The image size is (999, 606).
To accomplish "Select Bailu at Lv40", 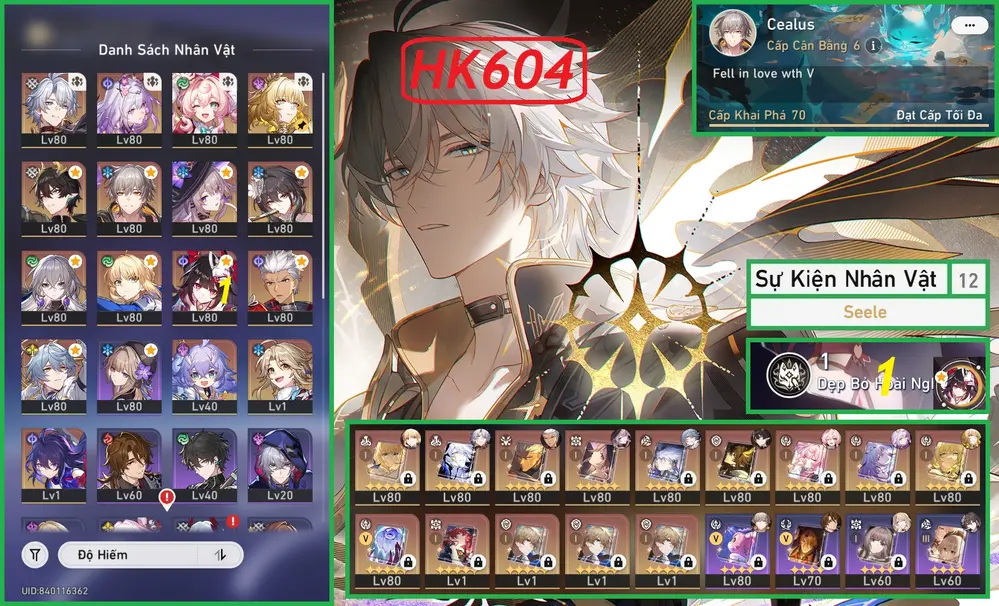I will tap(203, 374).
